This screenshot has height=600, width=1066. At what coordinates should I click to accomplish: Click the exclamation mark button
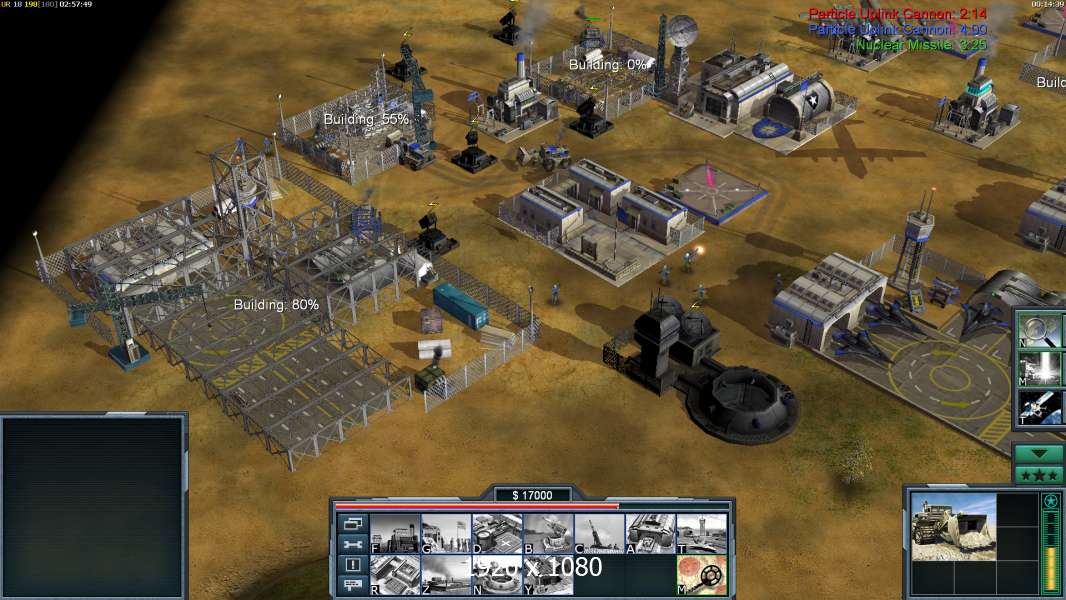pyautogui.click(x=352, y=565)
